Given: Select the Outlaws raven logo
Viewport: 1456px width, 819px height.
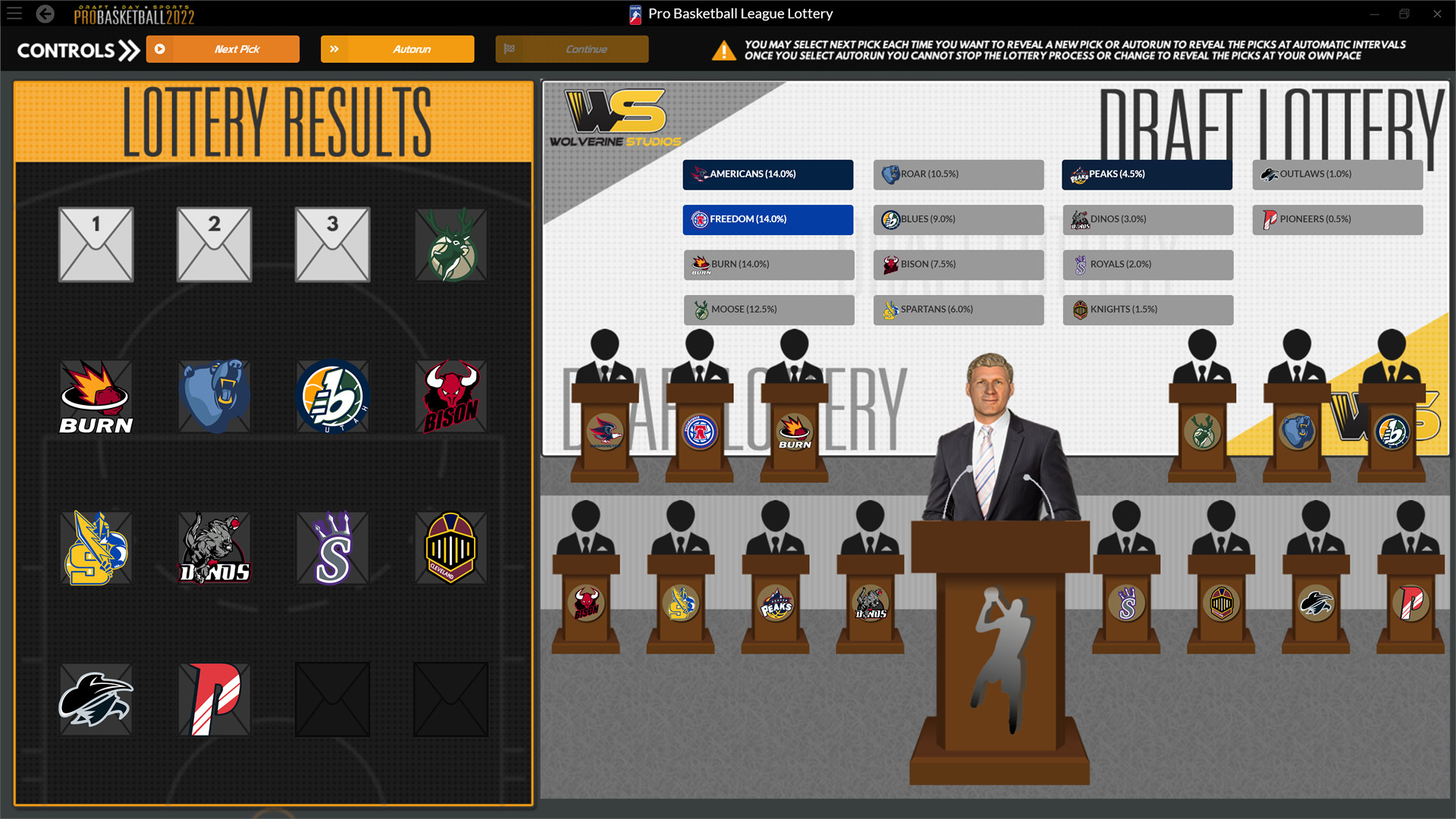Looking at the screenshot, I should point(96,699).
